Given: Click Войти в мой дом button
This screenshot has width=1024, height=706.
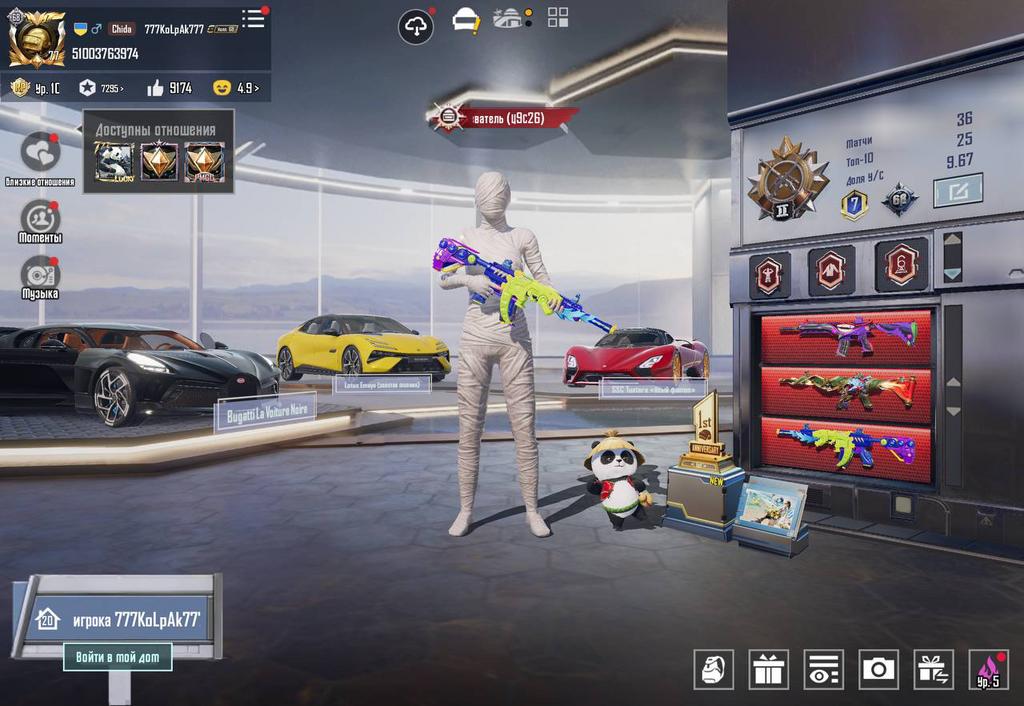Looking at the screenshot, I should coord(117,657).
